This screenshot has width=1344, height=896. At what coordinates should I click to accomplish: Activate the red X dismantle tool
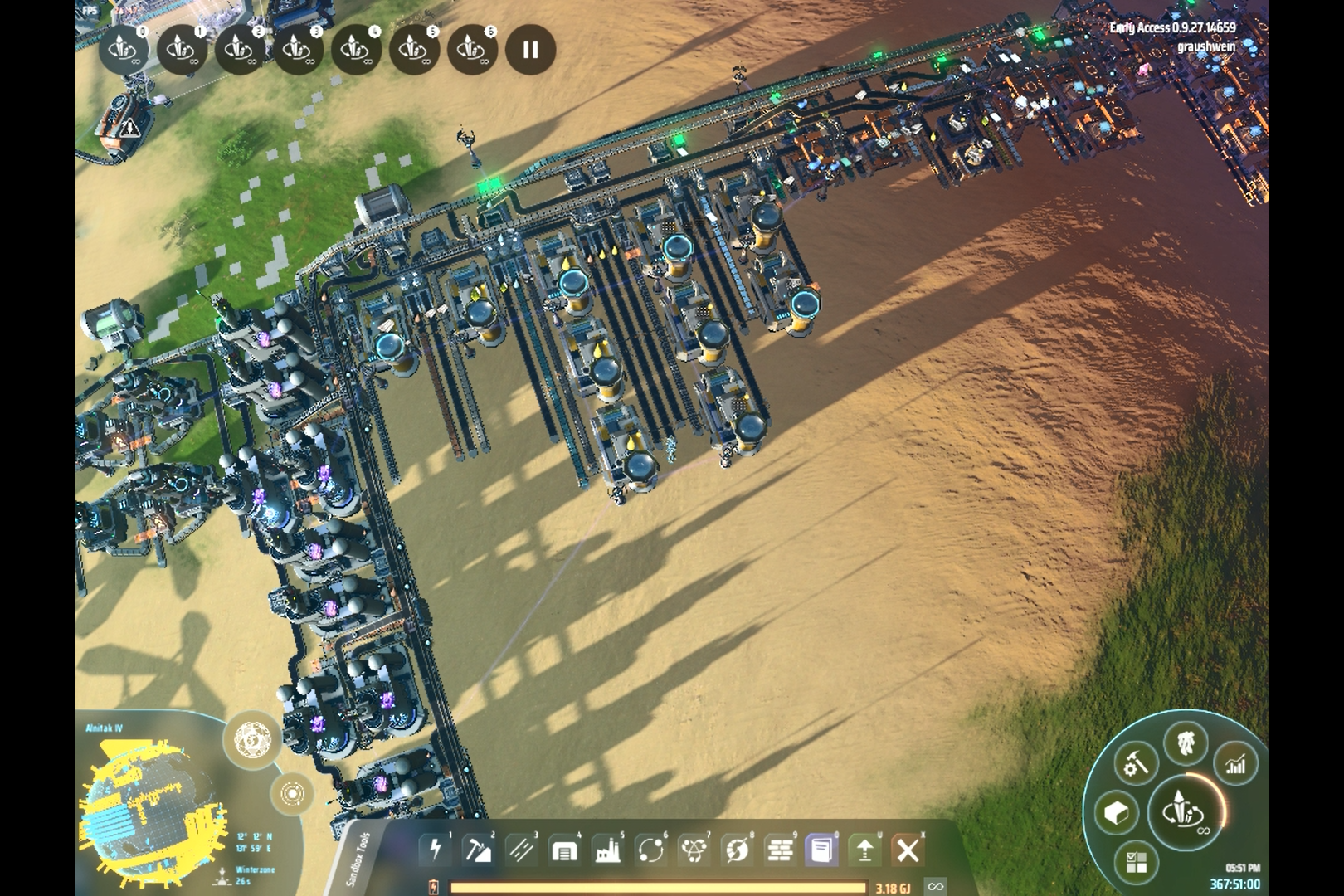point(908,850)
